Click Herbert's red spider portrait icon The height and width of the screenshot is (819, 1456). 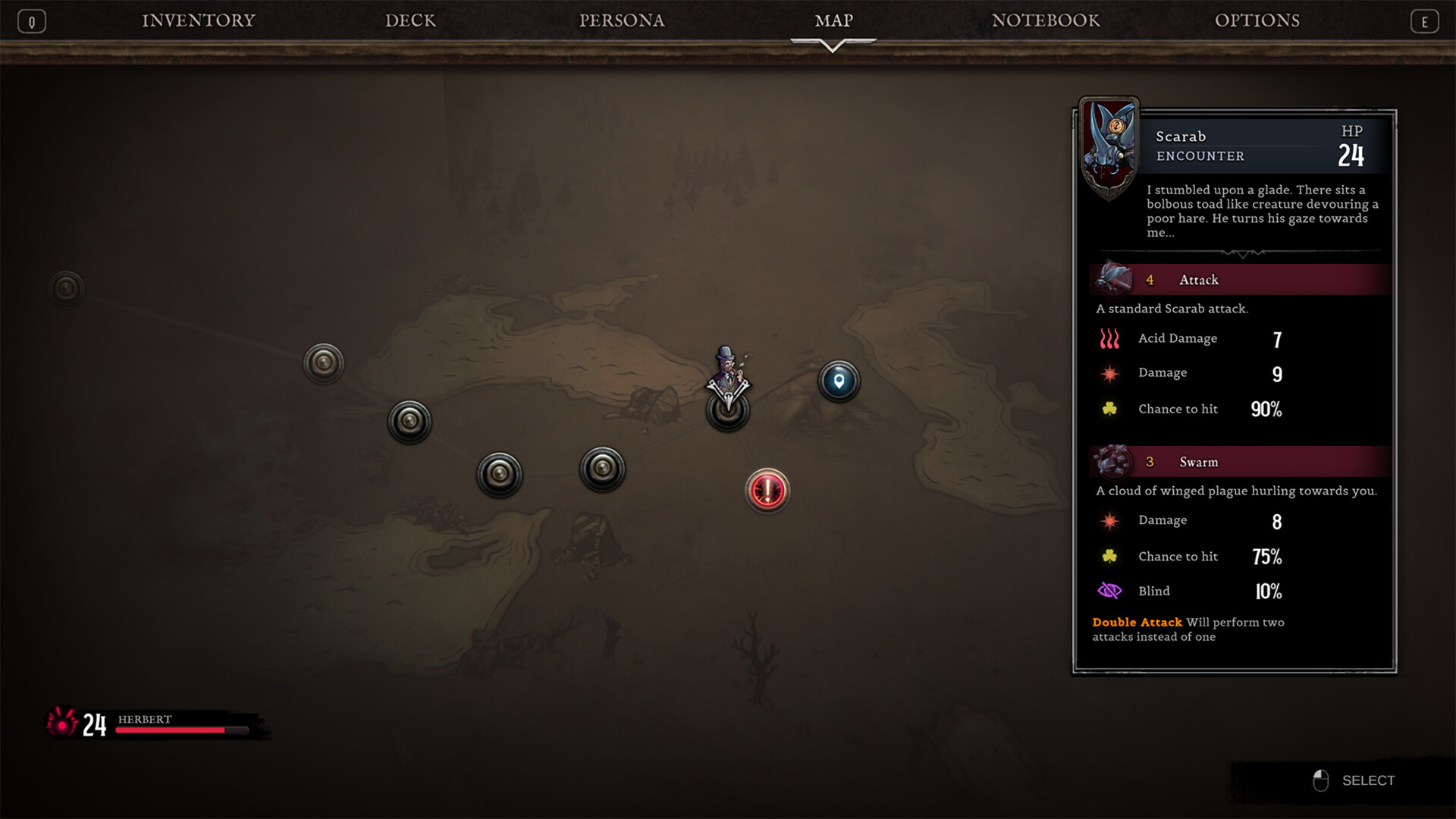point(62,724)
